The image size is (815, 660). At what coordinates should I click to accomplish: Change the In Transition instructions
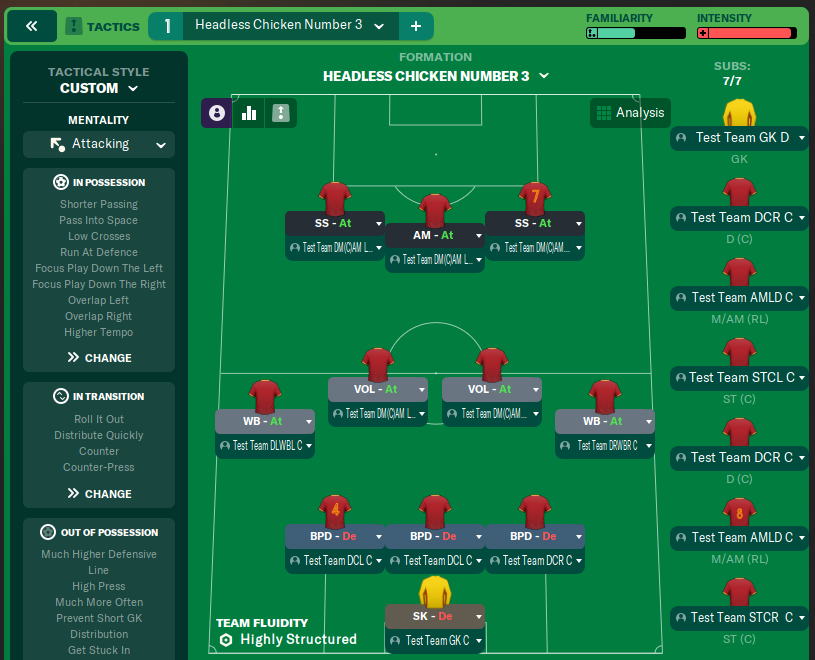point(99,493)
